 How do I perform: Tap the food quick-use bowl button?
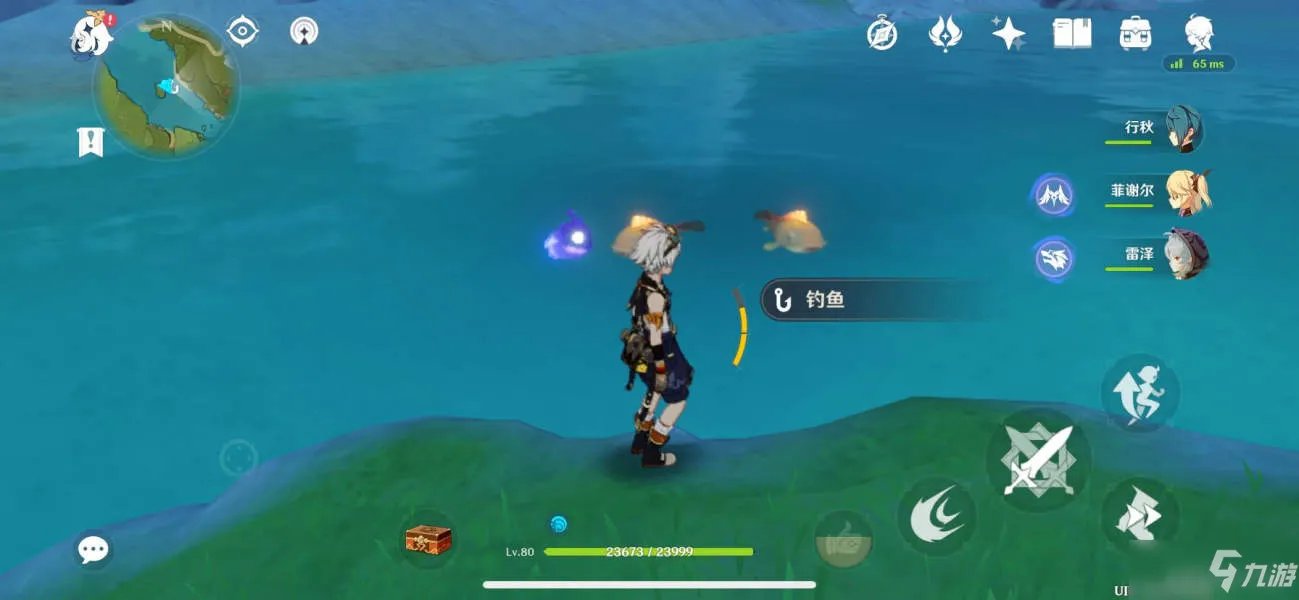pyautogui.click(x=842, y=539)
